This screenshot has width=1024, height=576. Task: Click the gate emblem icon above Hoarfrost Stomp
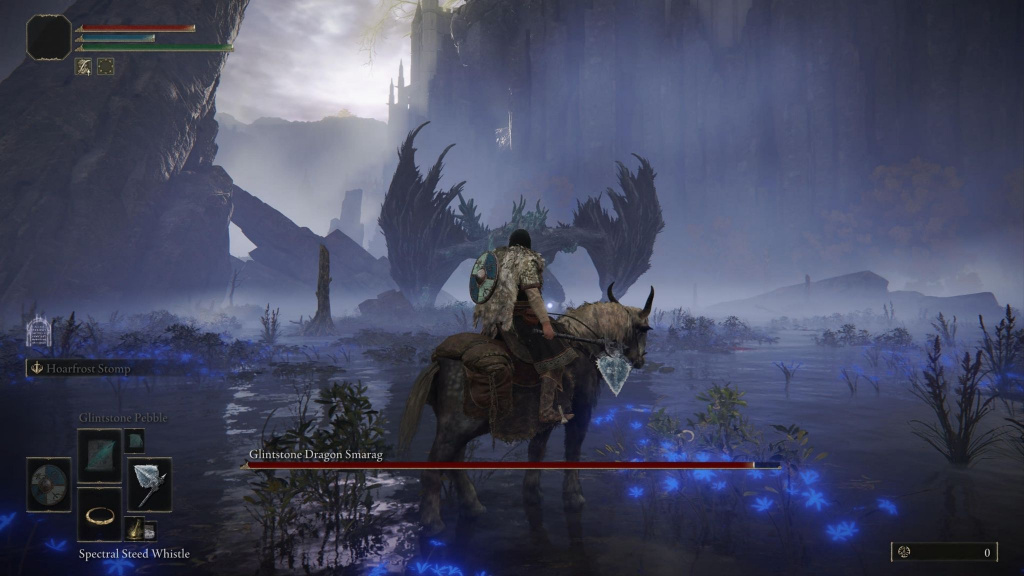(38, 331)
